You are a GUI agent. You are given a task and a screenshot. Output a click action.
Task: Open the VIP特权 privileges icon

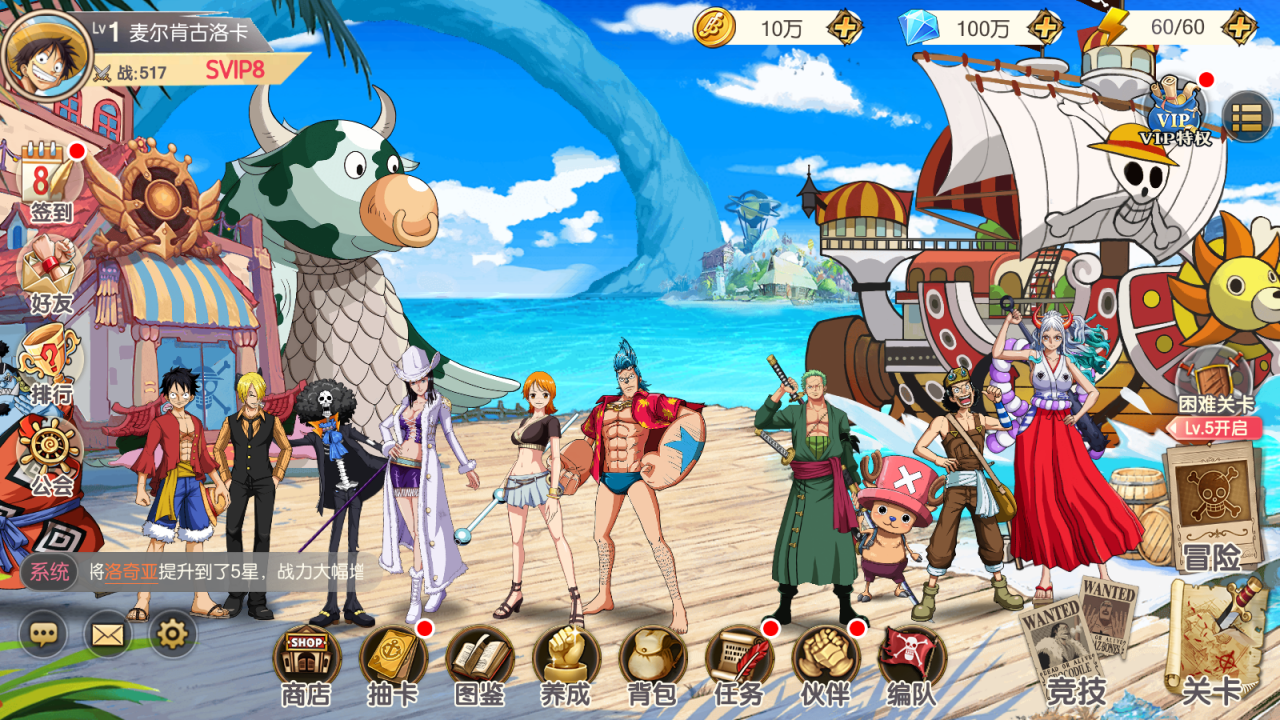(x=1174, y=112)
